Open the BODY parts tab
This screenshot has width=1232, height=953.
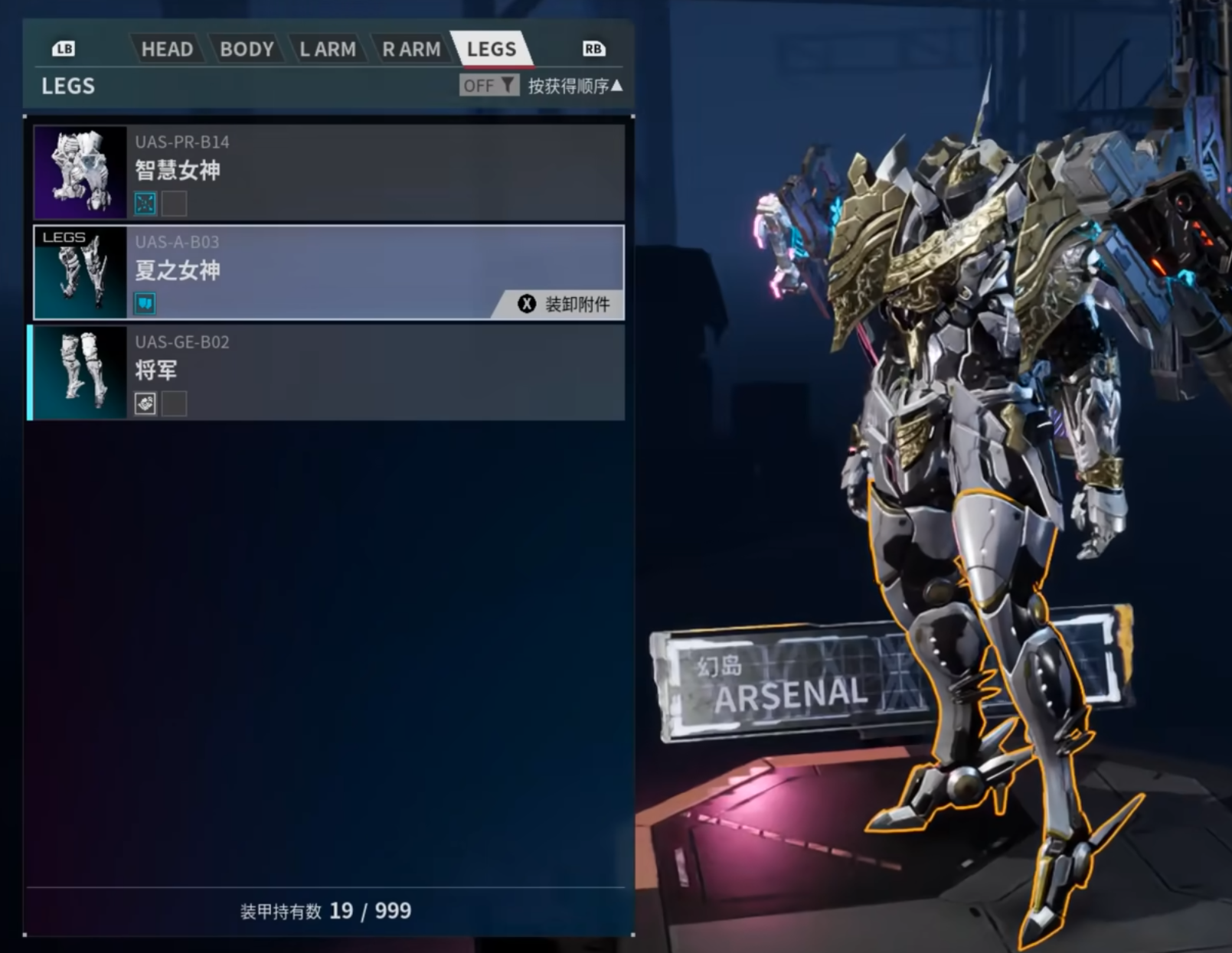point(246,49)
